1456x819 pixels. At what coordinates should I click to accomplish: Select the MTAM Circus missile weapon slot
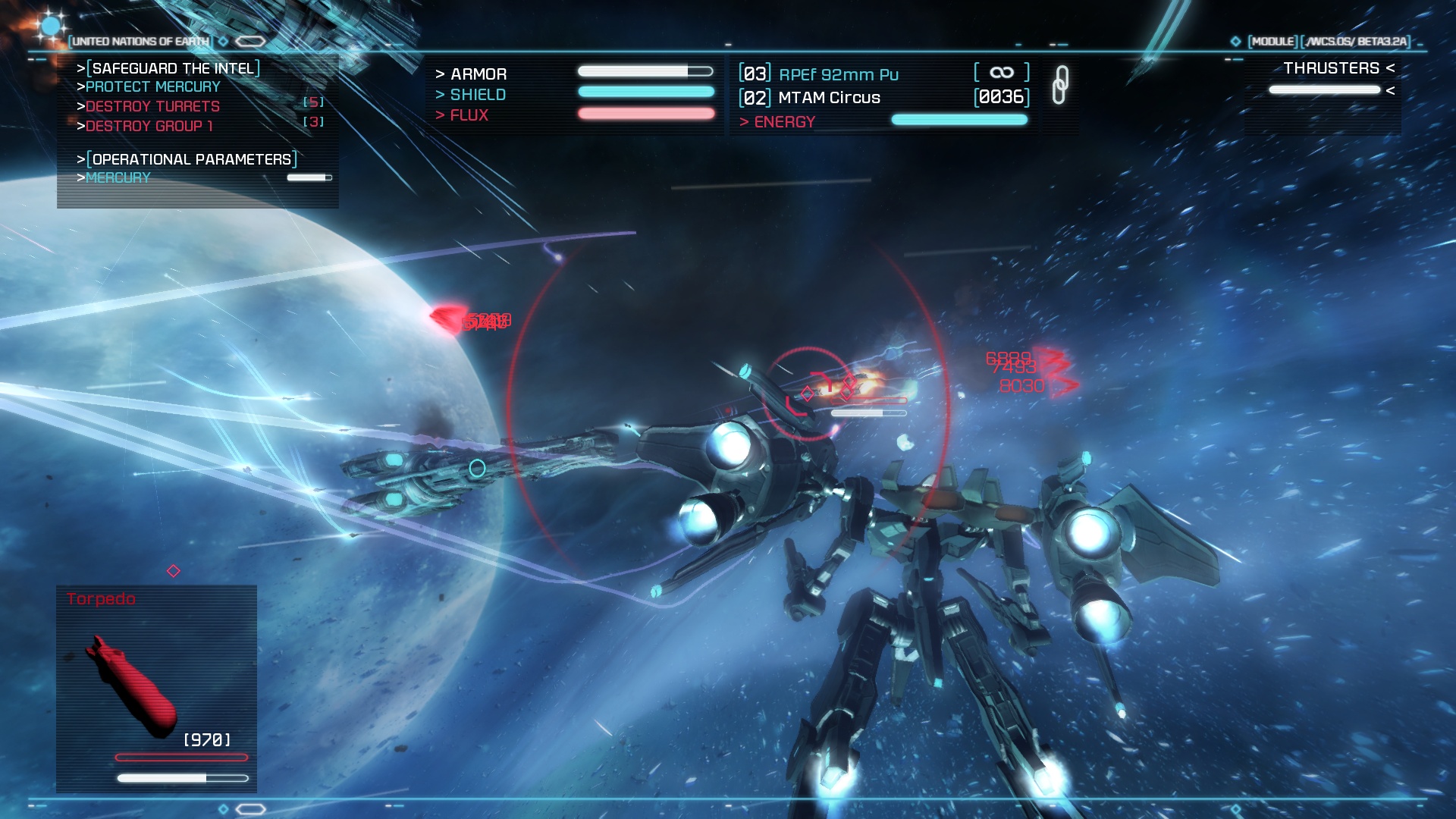point(829,98)
